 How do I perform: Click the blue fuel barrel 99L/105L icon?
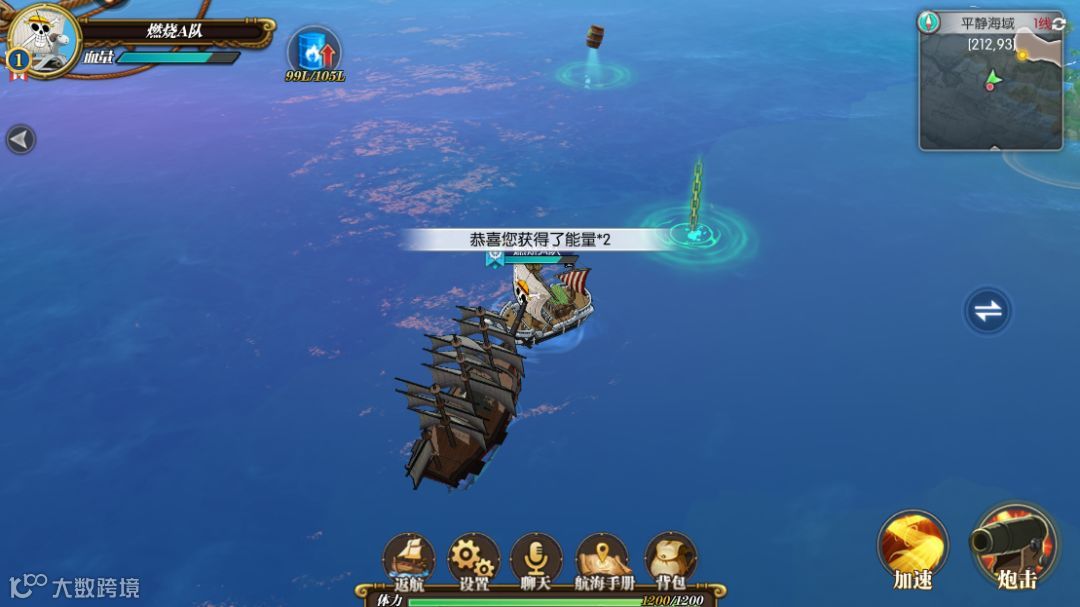(314, 52)
